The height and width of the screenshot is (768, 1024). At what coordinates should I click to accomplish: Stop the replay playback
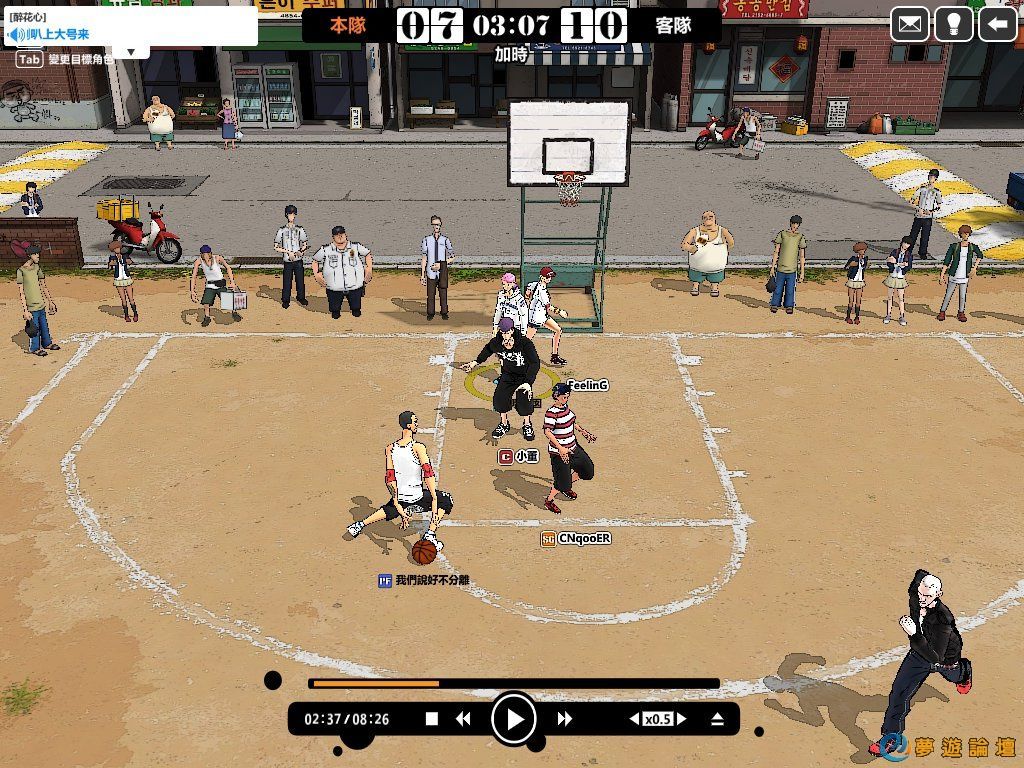(x=432, y=718)
